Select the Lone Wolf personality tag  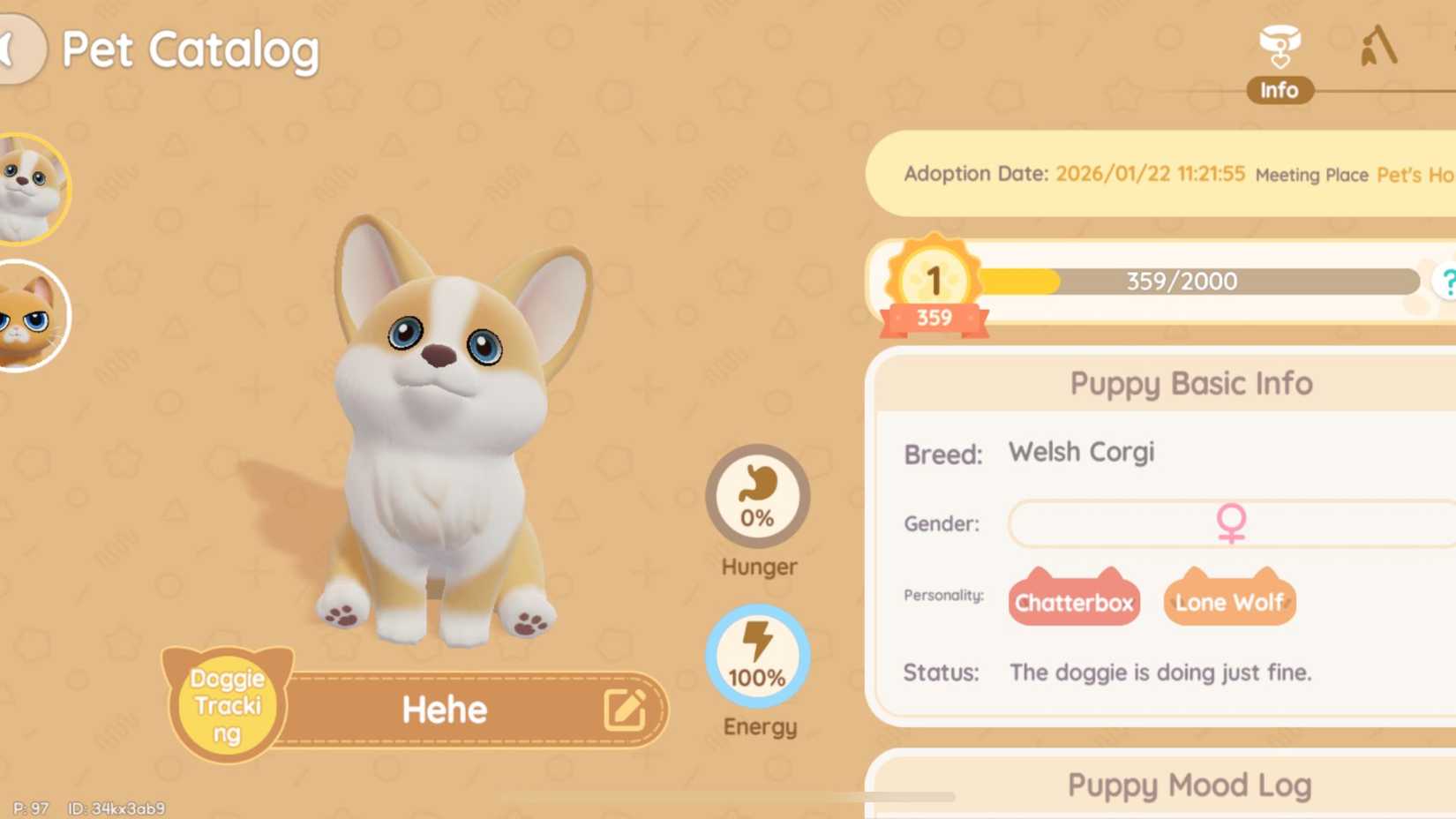tap(1228, 603)
